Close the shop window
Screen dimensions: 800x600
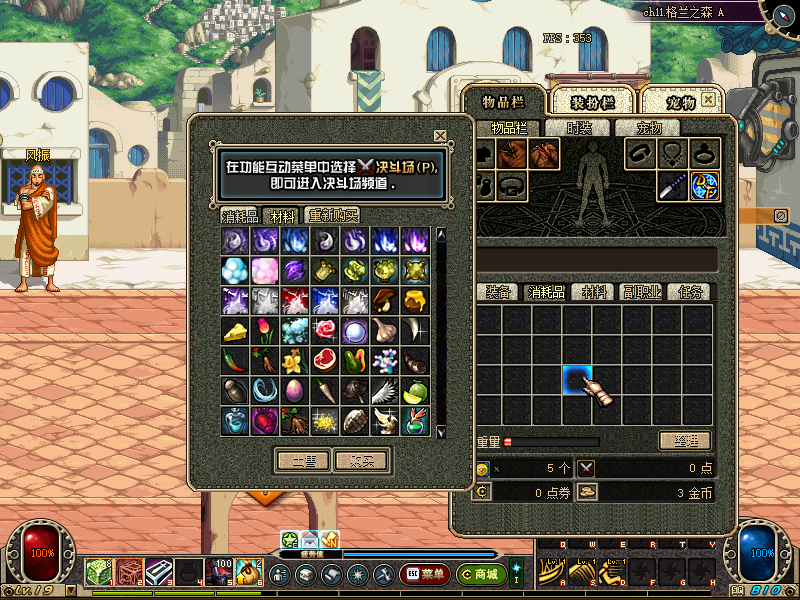pos(440,136)
